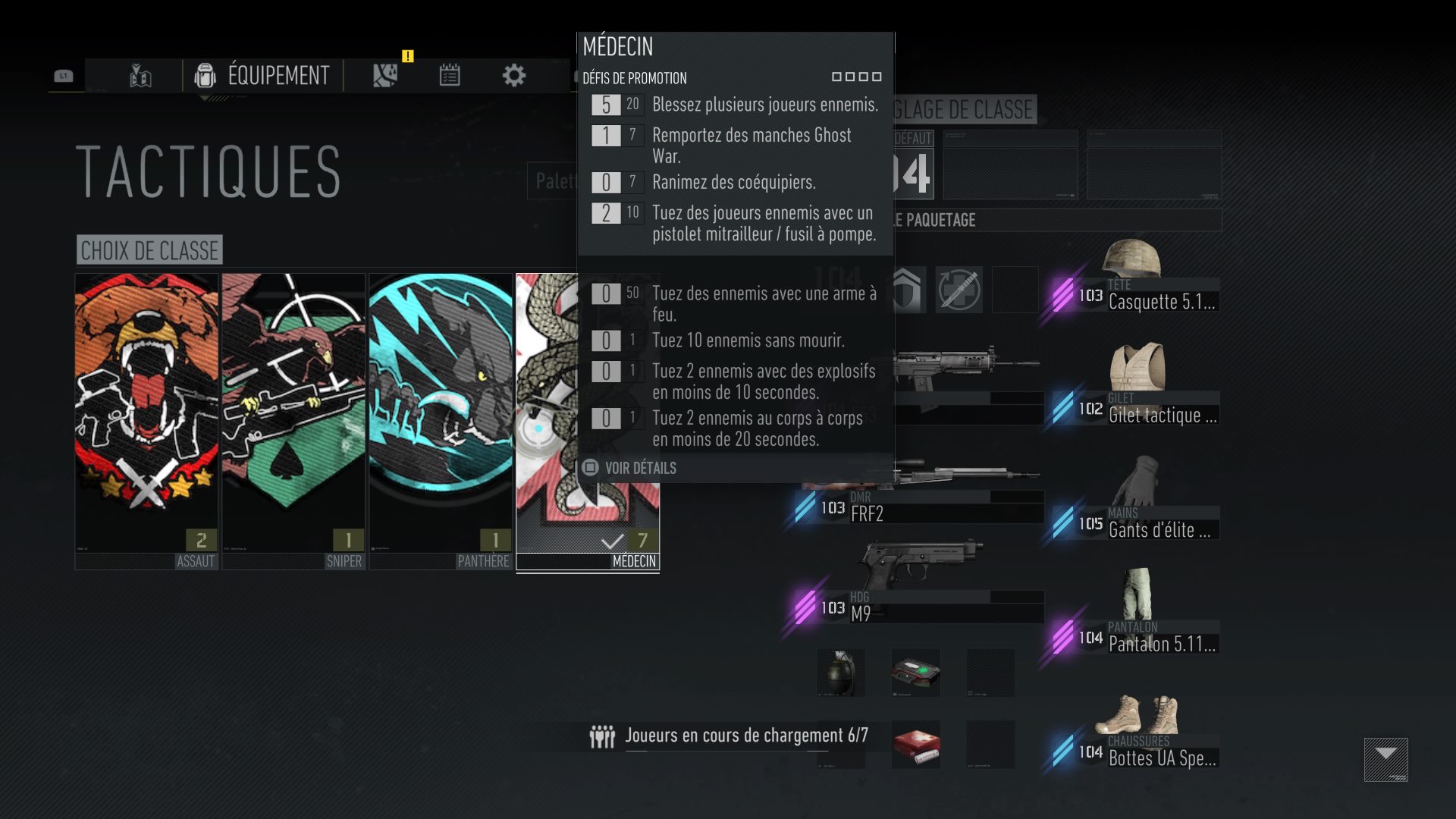Open the squad figures tab

tap(141, 76)
